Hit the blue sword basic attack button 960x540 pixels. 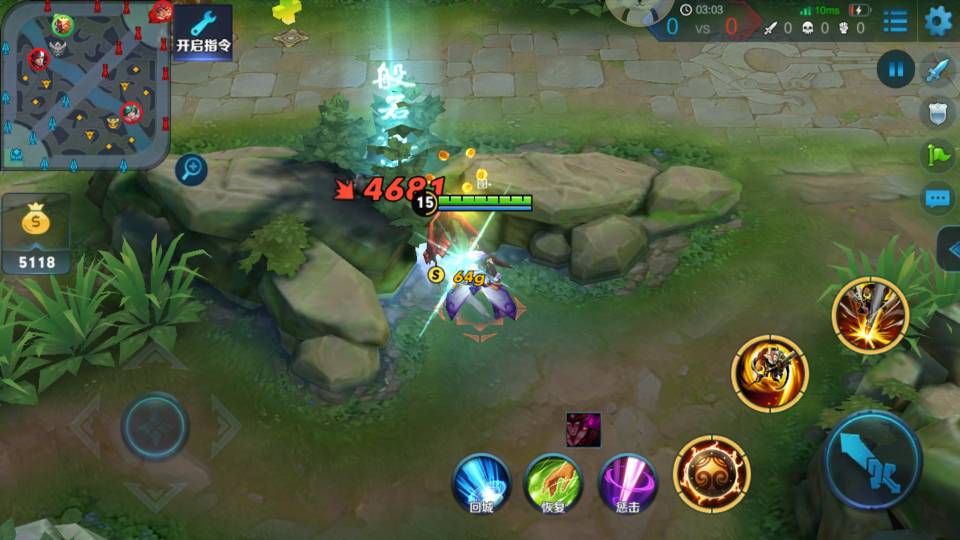click(x=872, y=460)
